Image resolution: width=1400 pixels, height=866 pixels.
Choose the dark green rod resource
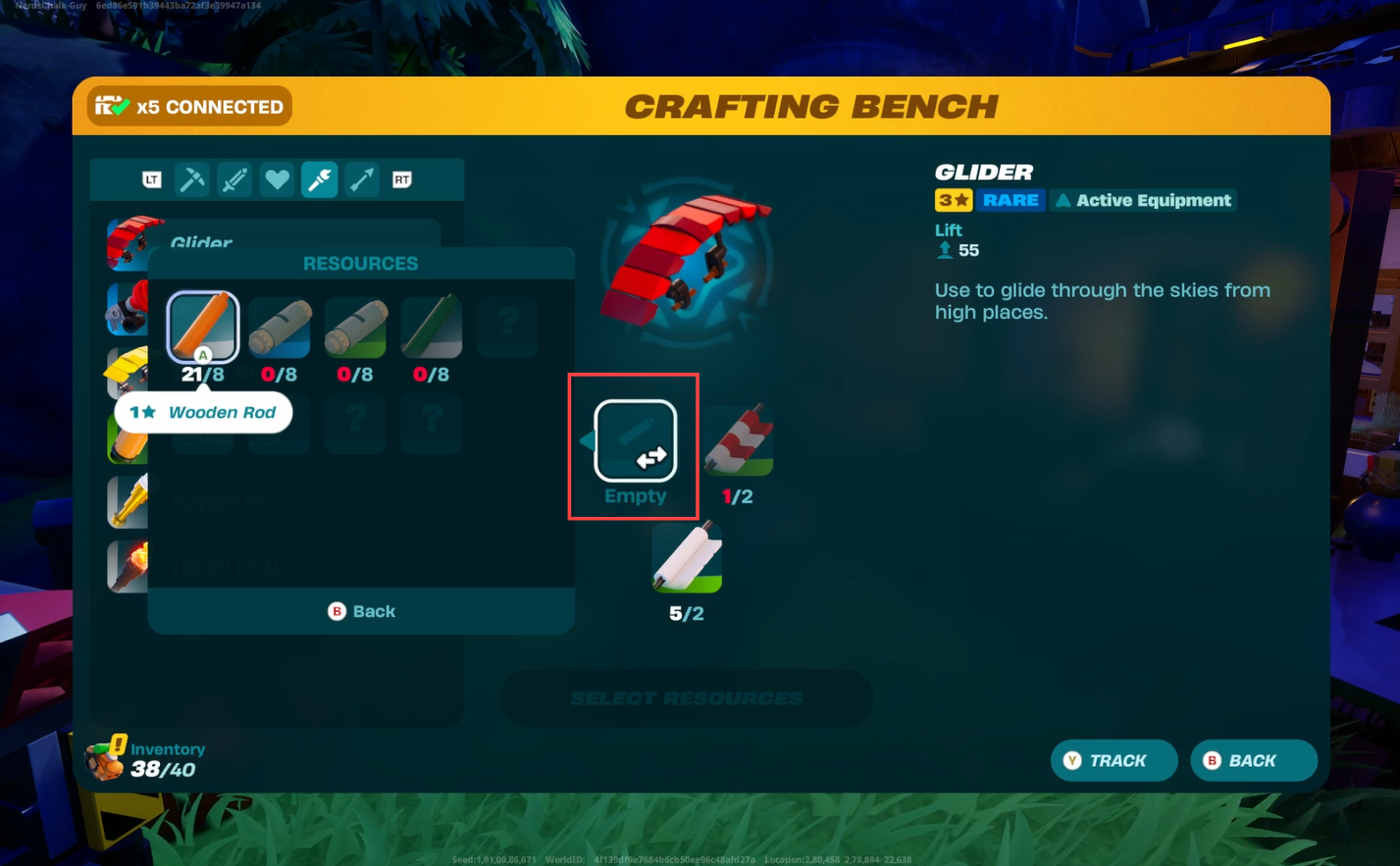(x=432, y=328)
